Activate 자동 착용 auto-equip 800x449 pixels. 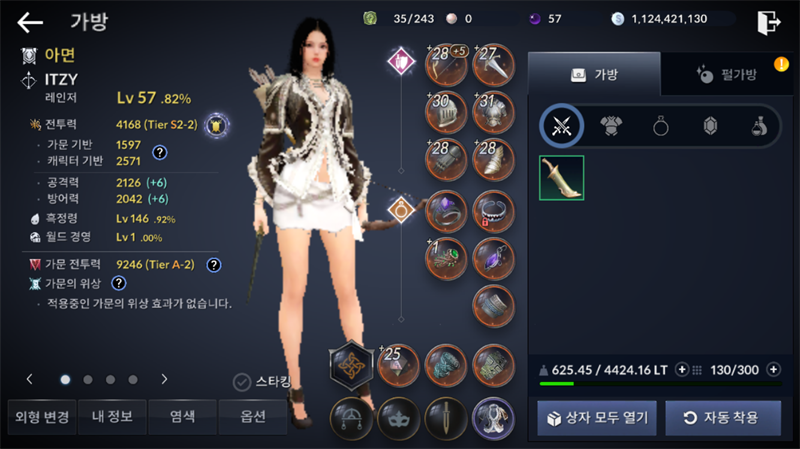pyautogui.click(x=723, y=417)
